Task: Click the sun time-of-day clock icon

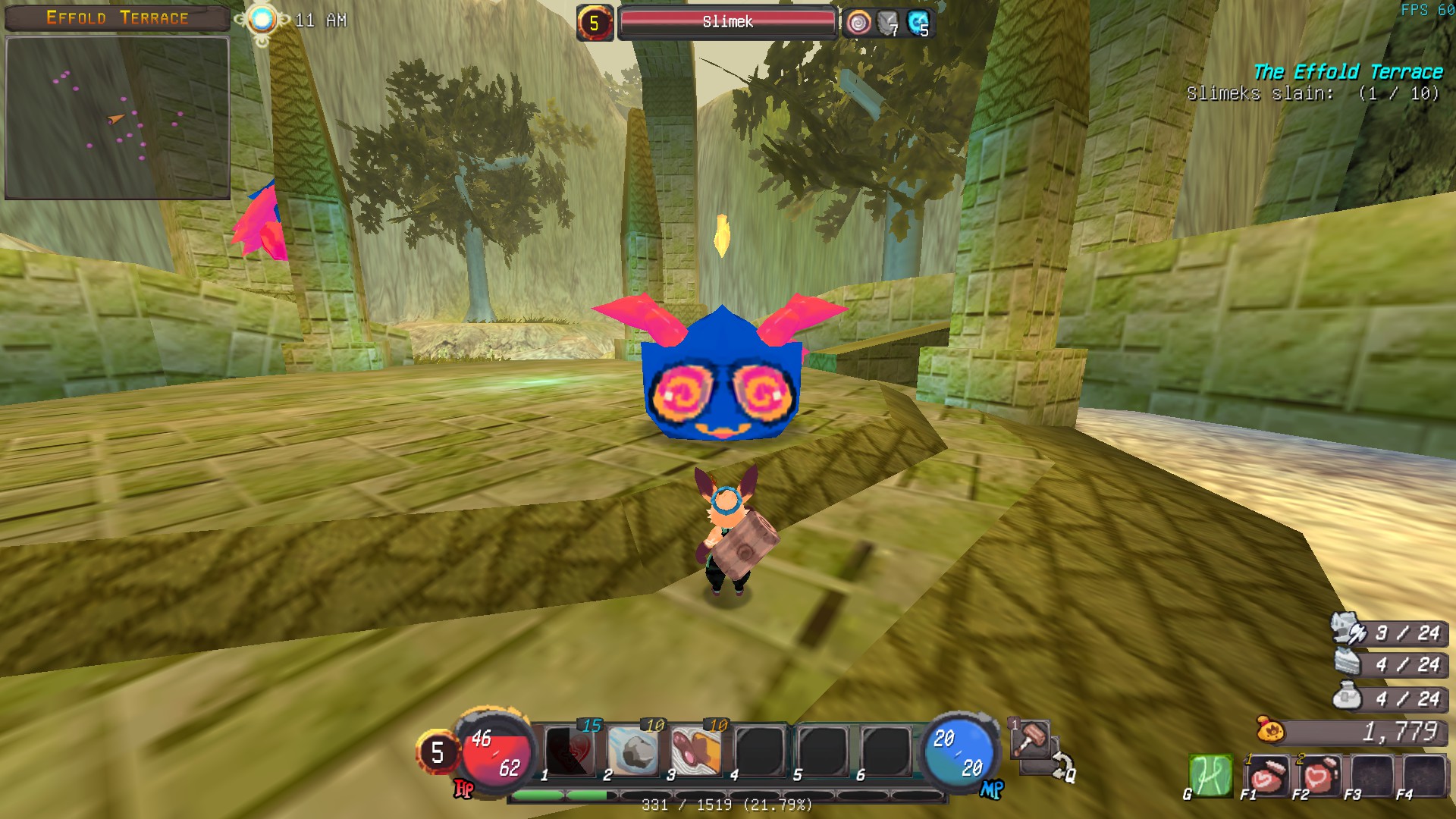Action: (262, 20)
